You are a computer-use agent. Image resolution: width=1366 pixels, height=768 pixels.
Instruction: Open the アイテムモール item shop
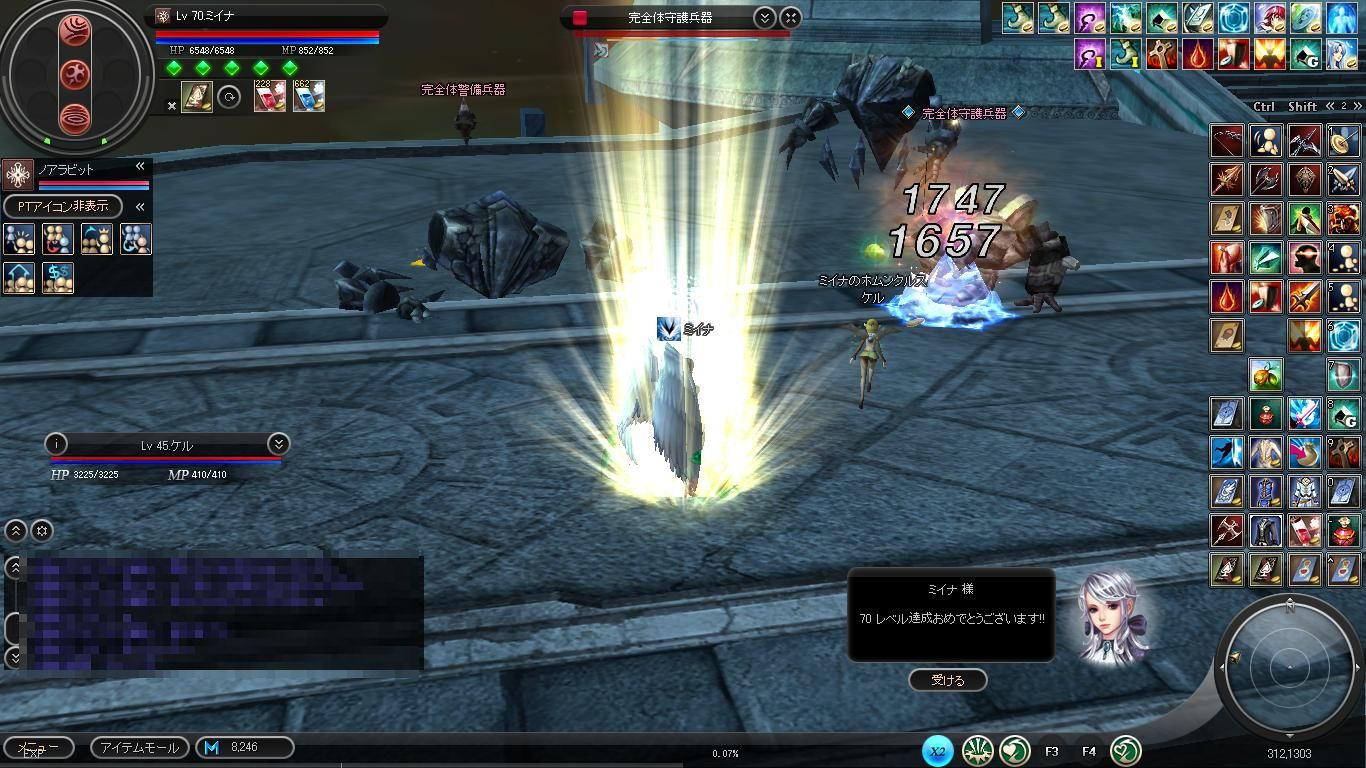tap(140, 747)
